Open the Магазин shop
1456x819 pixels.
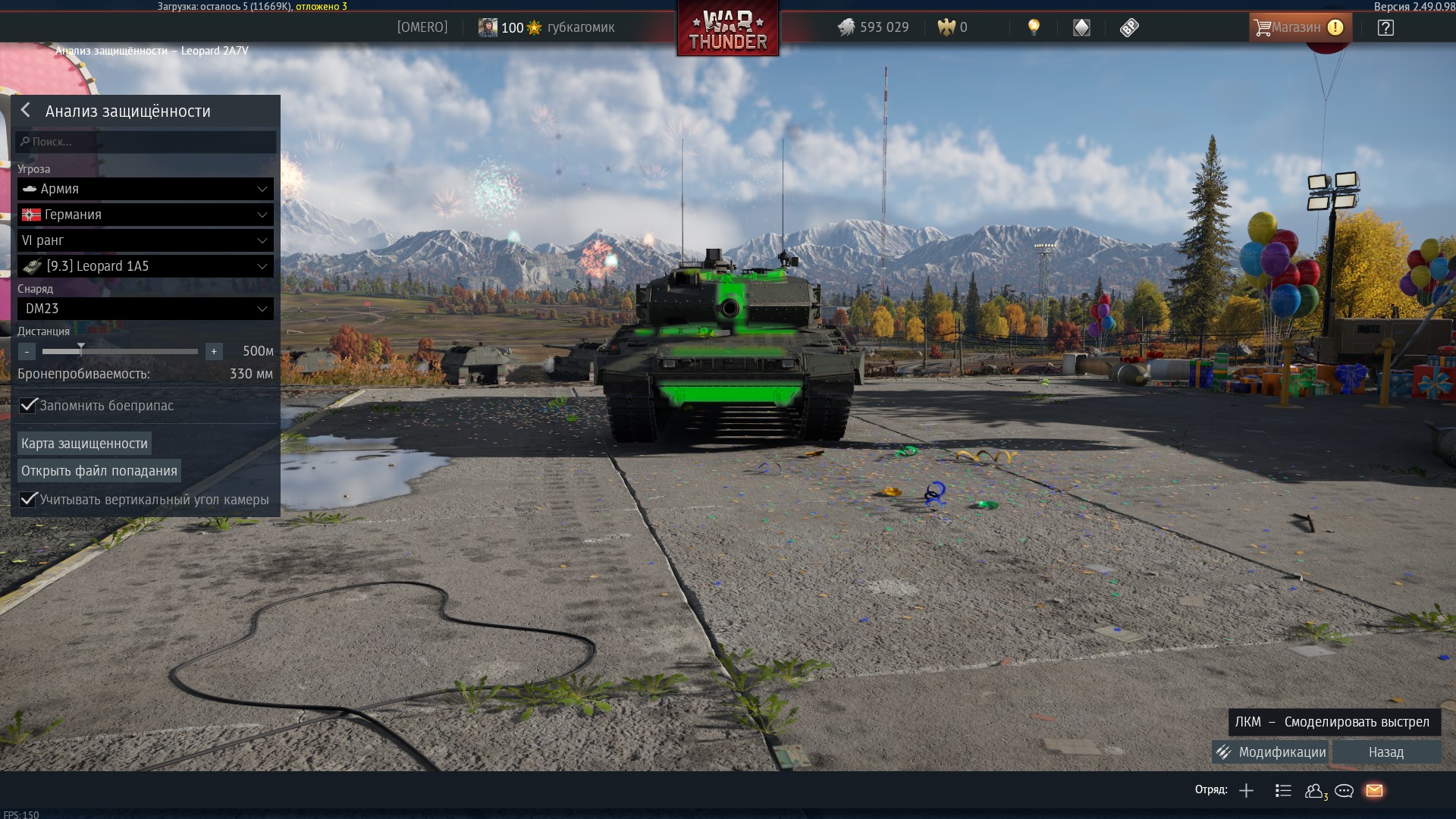tap(1299, 27)
